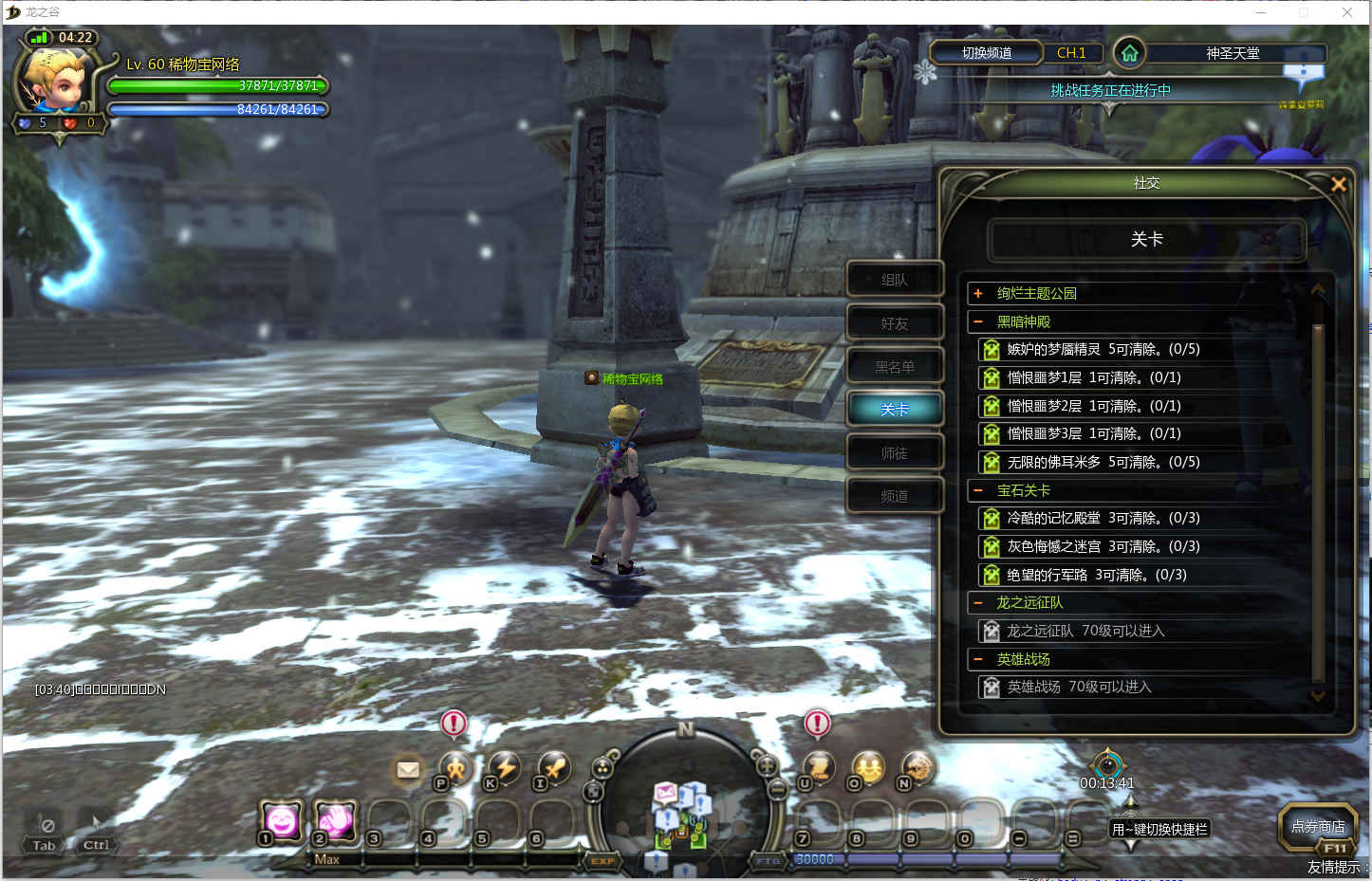This screenshot has width=1372, height=881.
Task: Open the 好友 friends tab
Action: point(894,323)
